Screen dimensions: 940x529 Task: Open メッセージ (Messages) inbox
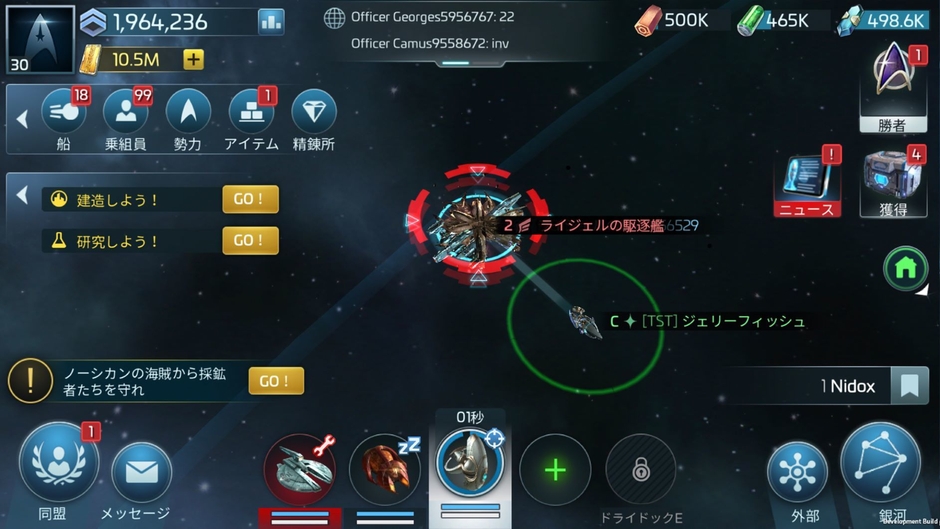tap(141, 471)
